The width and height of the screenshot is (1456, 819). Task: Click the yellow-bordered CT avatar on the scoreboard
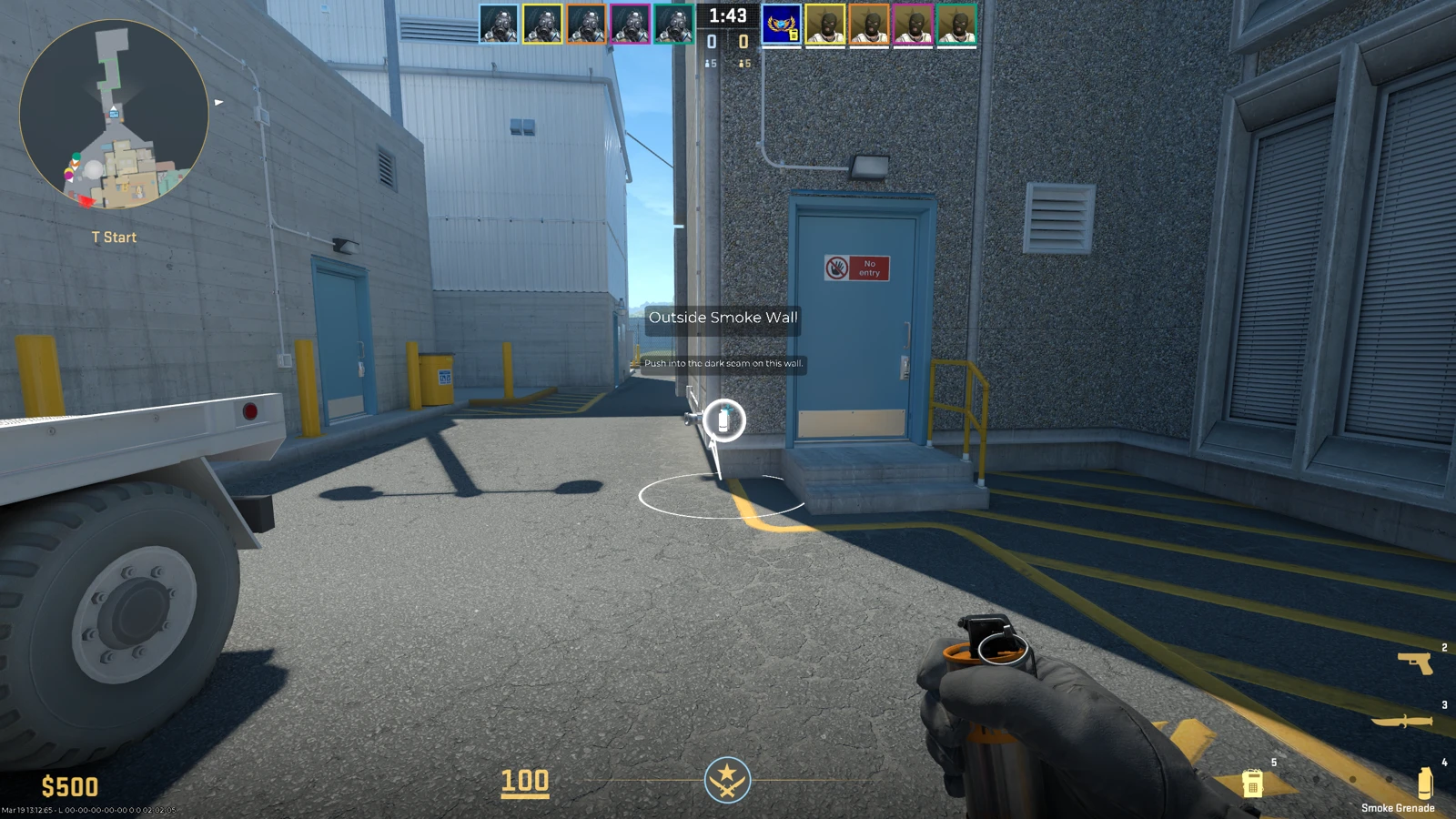pos(544,25)
